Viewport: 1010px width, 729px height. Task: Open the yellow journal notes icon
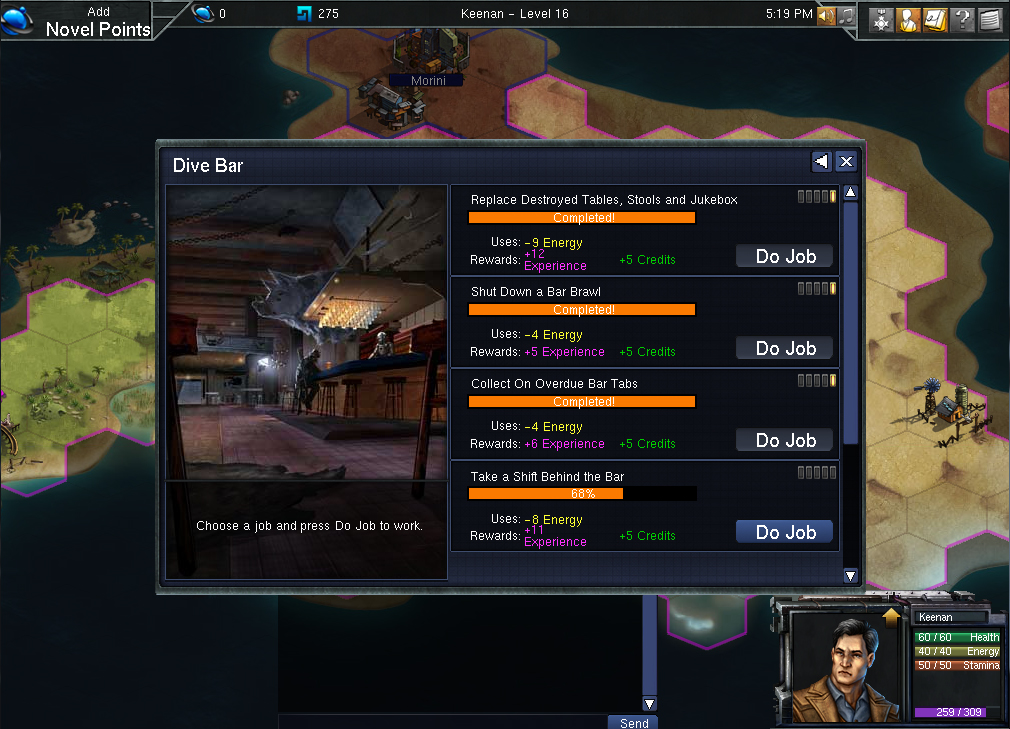(935, 20)
